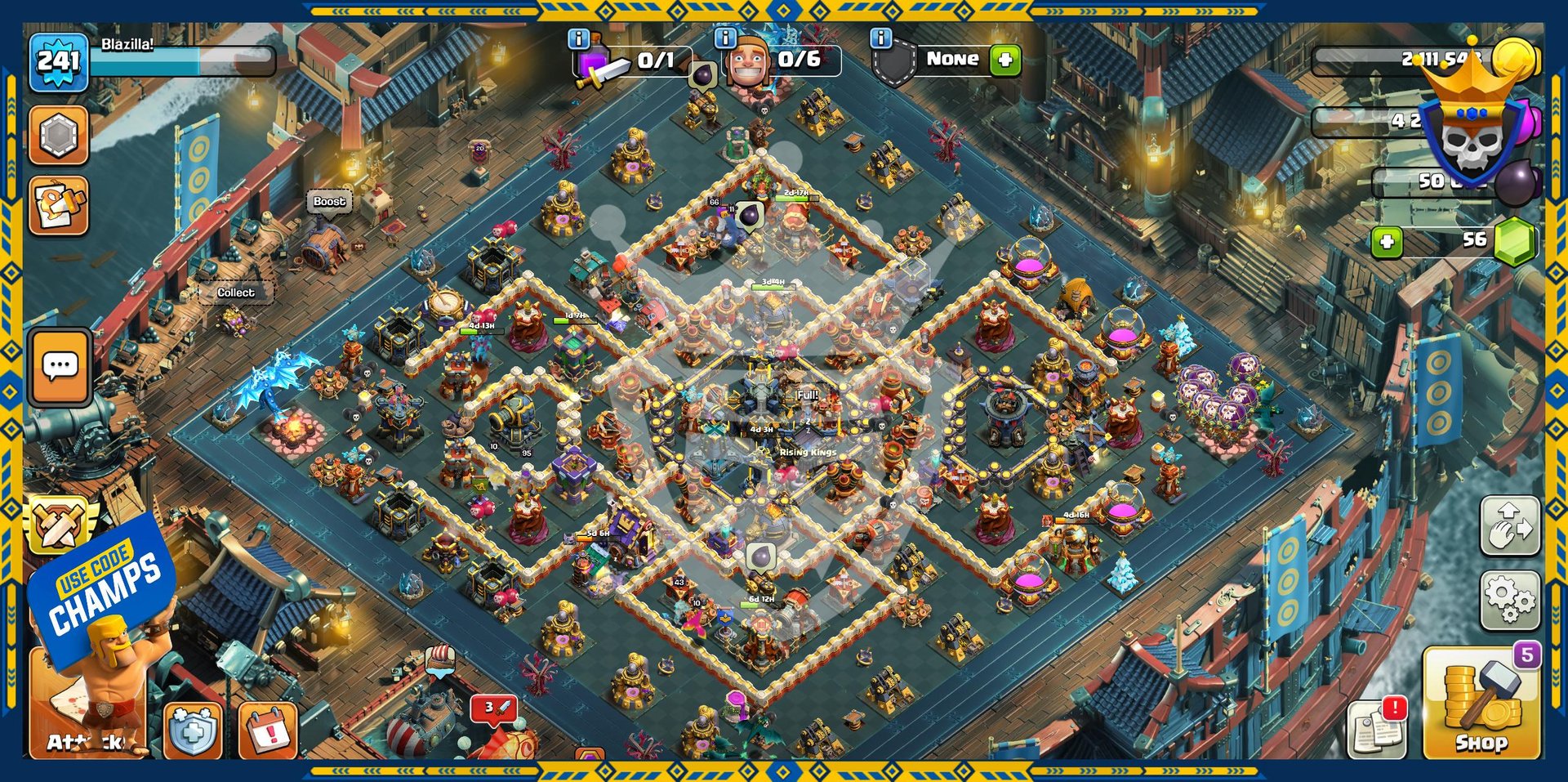Screen dimensions: 1568x782
Task: Open the shield with plus sign button
Action: 193,730
